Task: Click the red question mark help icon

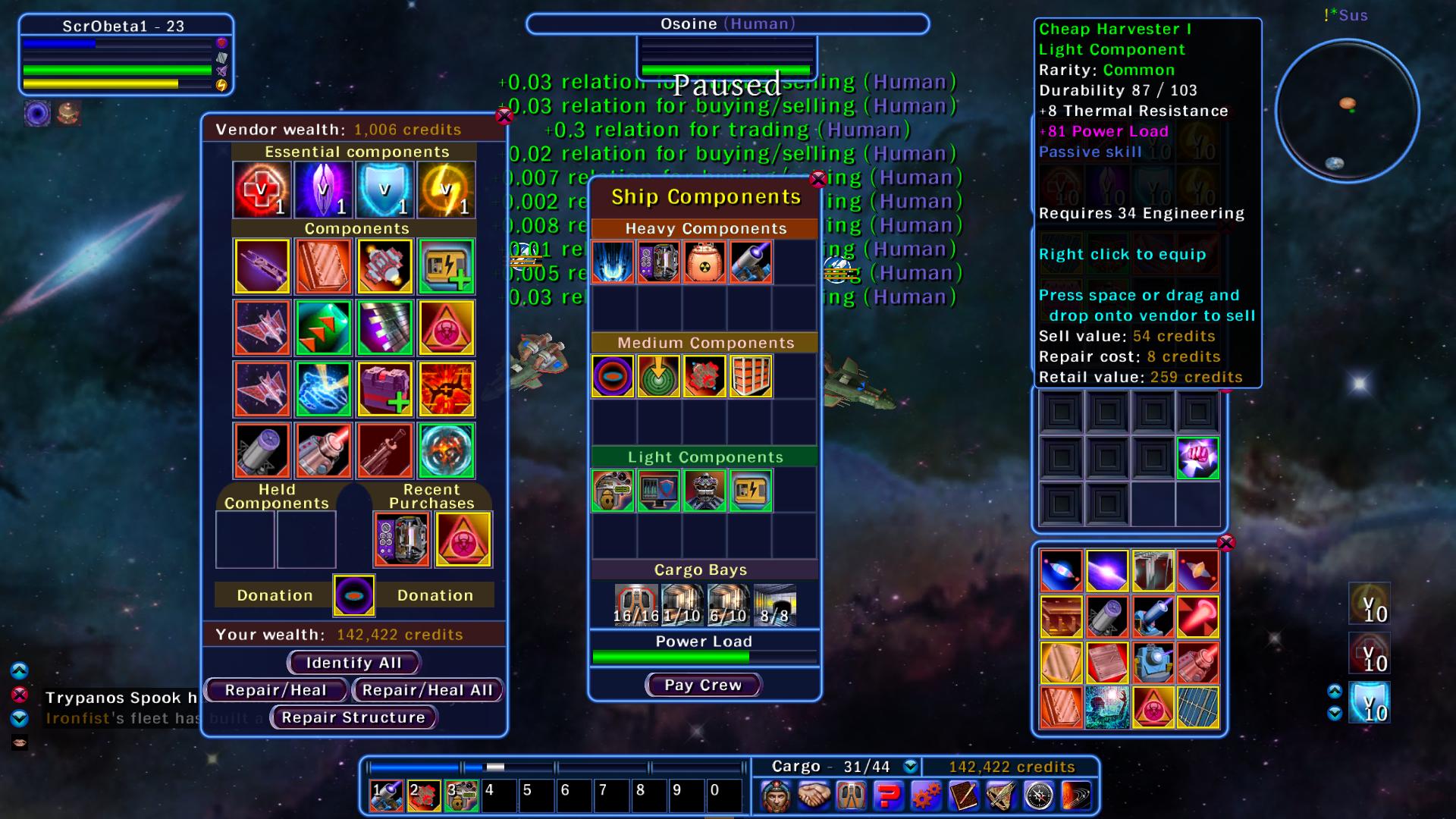Action: 889,794
